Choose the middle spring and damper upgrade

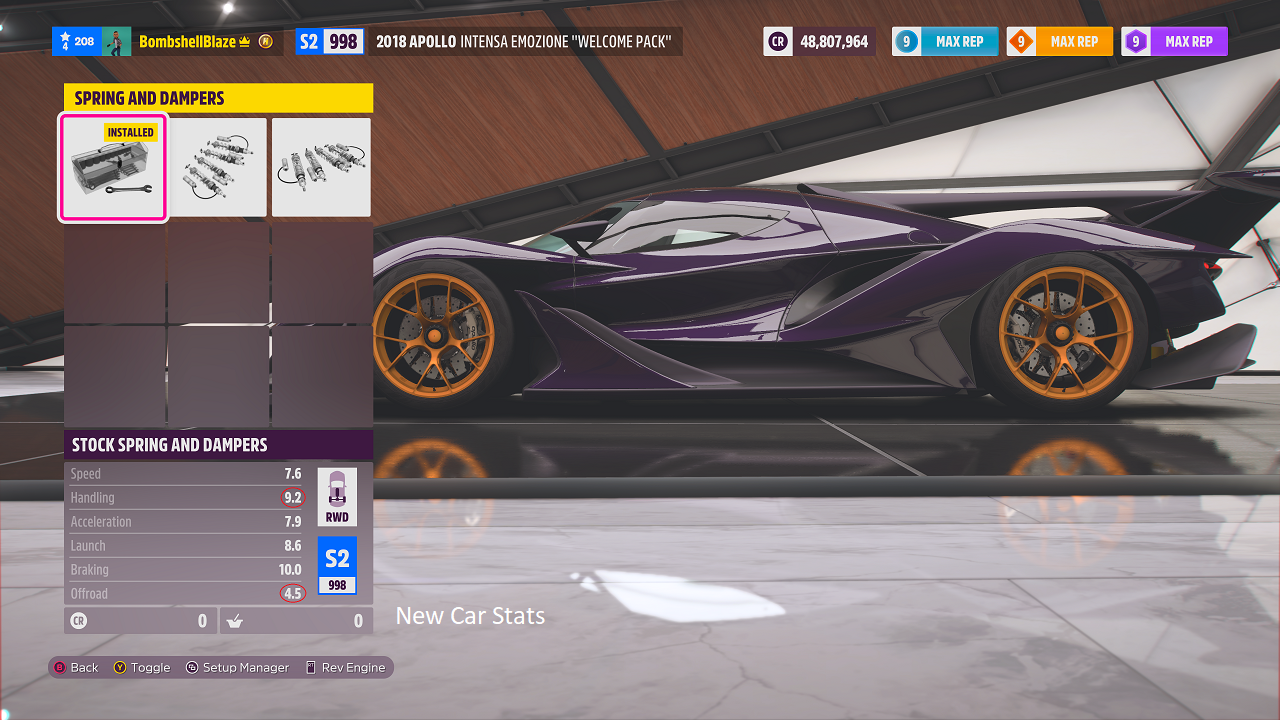tap(218, 167)
